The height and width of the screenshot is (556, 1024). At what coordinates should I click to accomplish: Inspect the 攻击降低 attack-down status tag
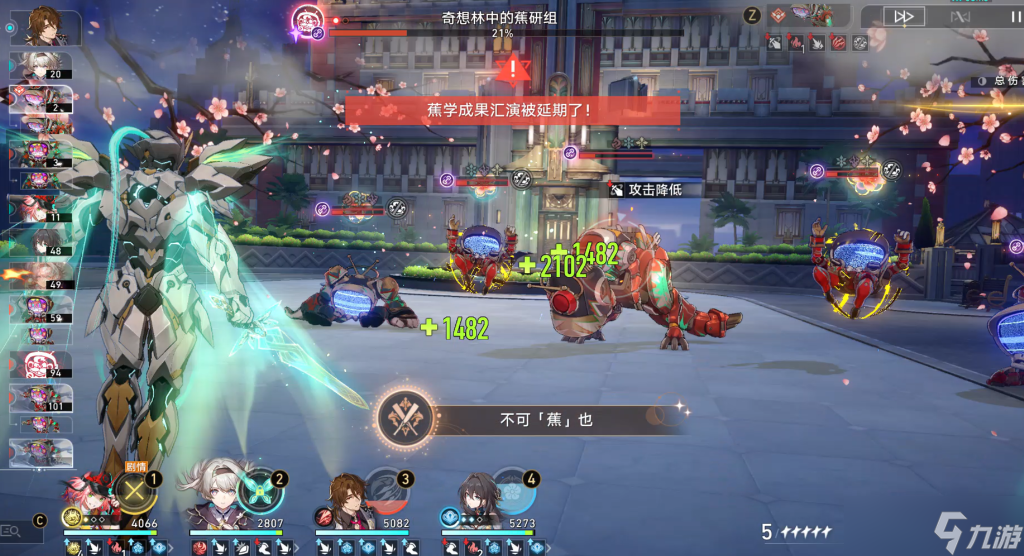coord(646,189)
